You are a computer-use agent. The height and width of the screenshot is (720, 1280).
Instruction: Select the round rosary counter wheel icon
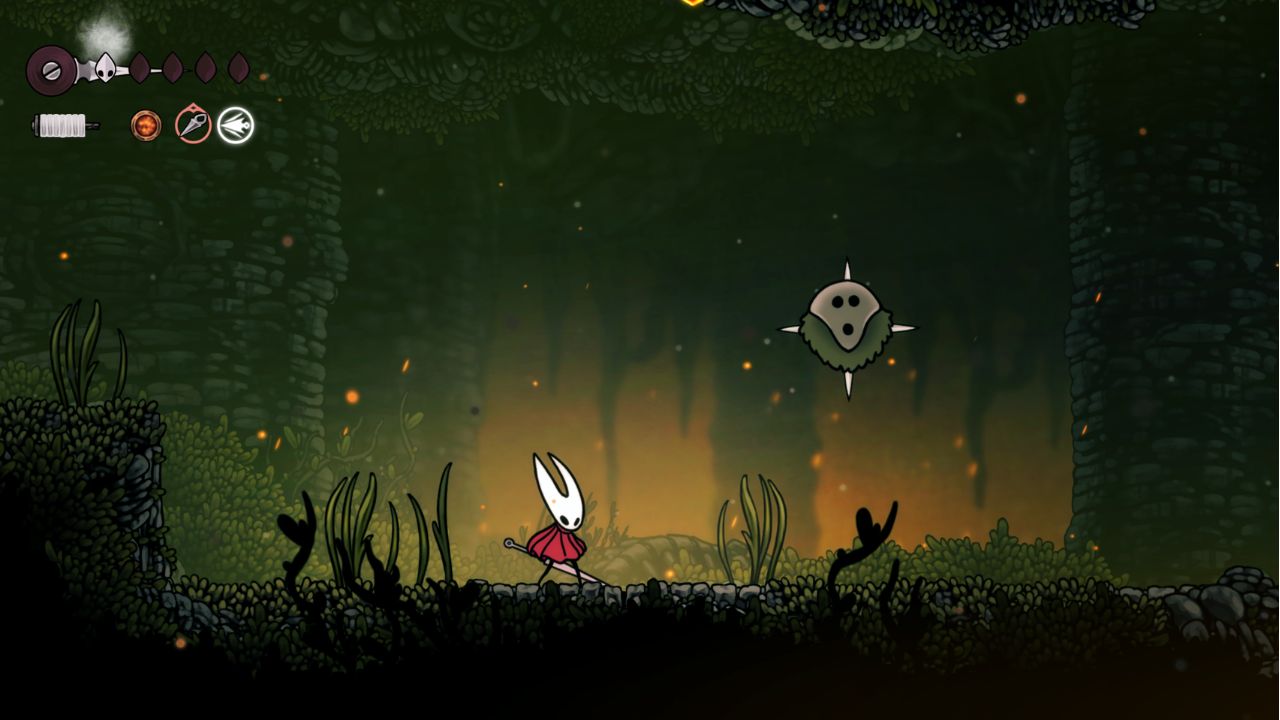pos(52,70)
